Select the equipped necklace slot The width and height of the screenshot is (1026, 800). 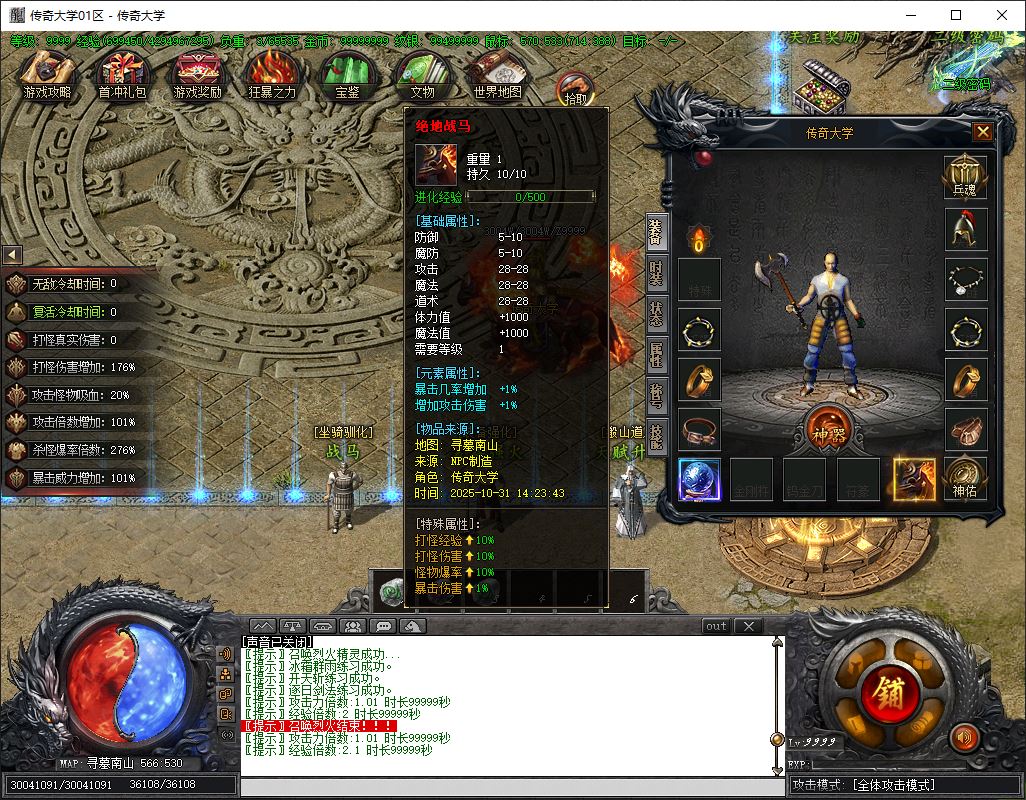click(x=965, y=279)
